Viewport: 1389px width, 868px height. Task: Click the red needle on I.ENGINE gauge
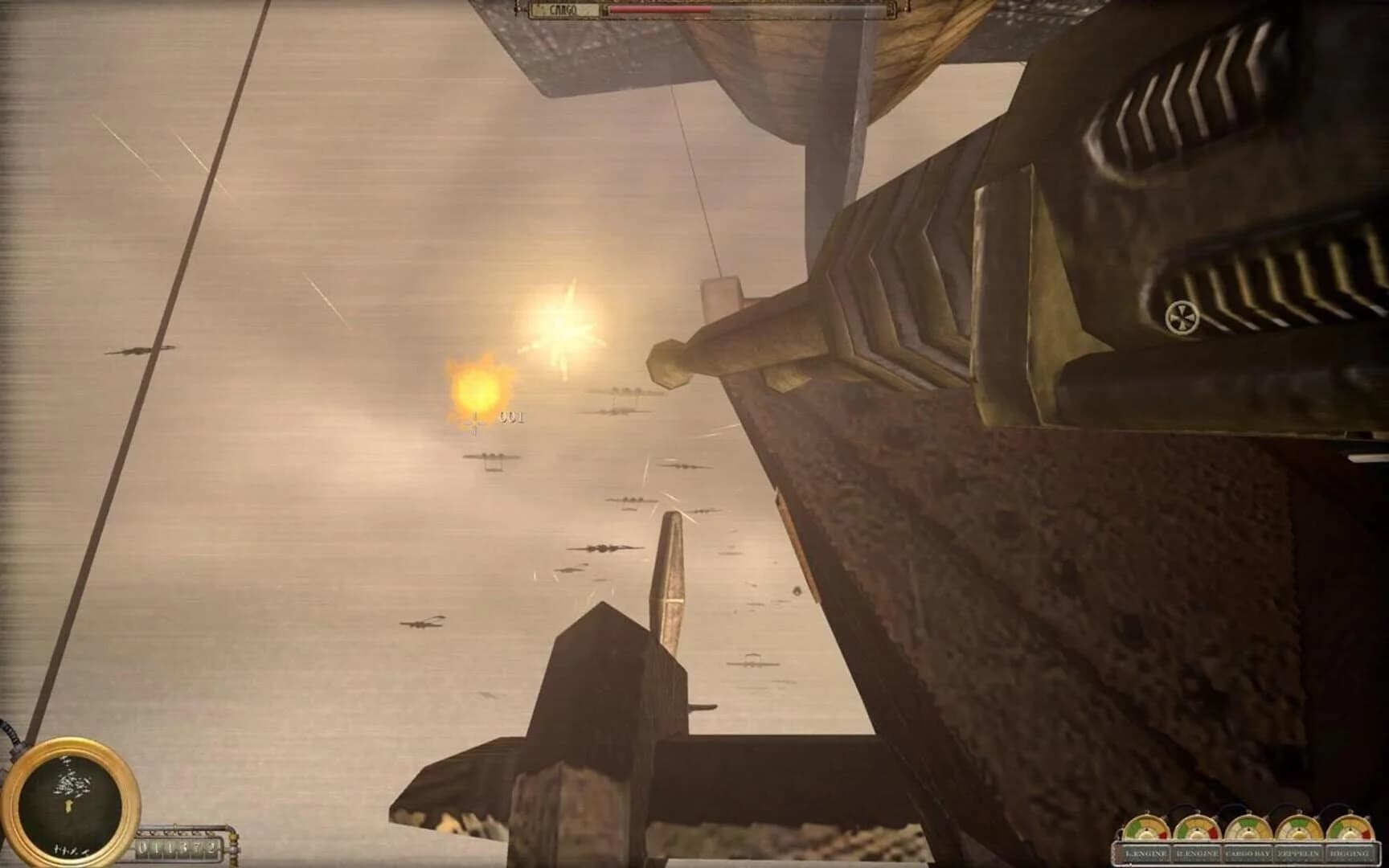point(1148,829)
